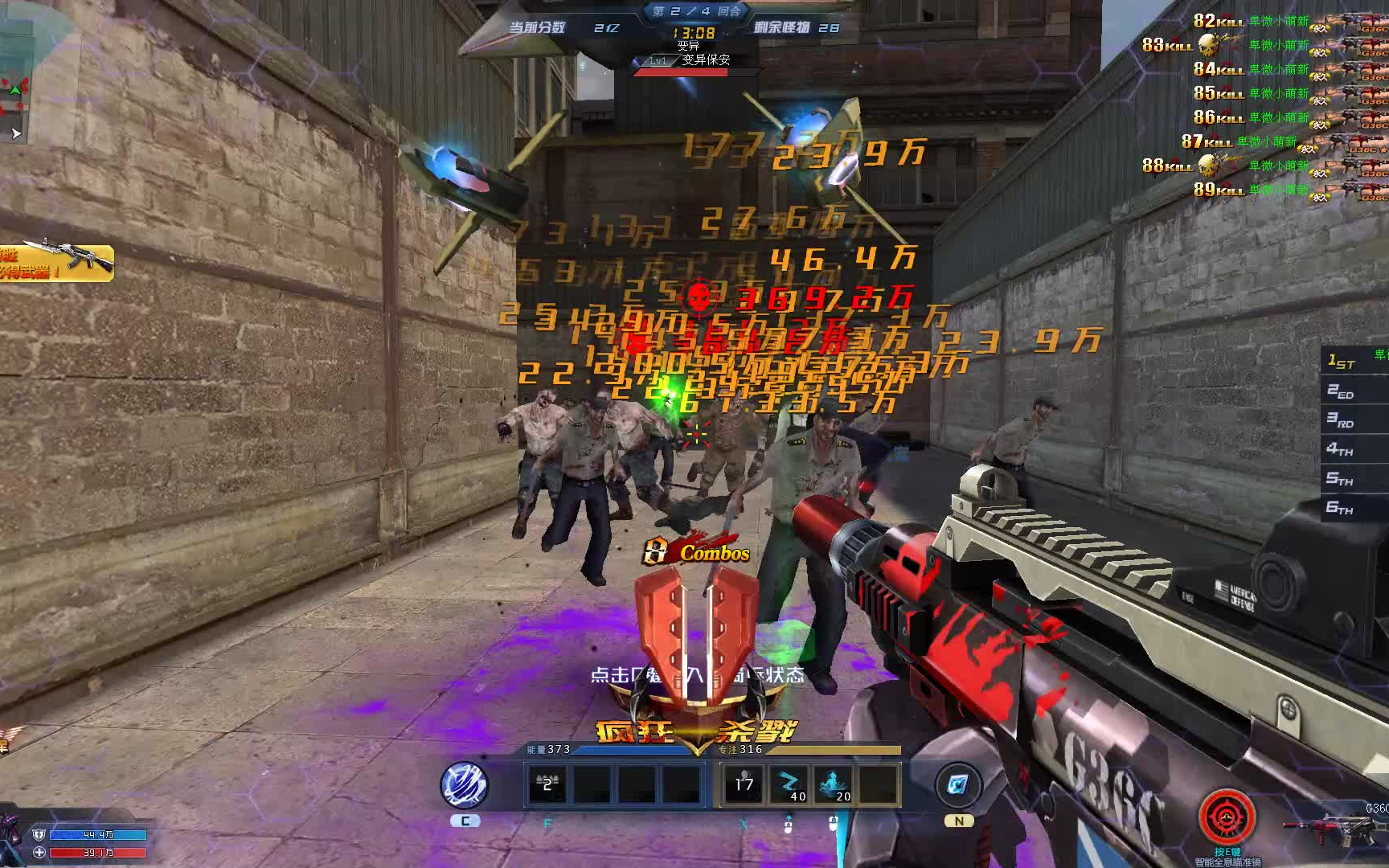Screen dimensions: 1389x868
Task: Open the blue cube icon in the round frame
Action: [957, 784]
